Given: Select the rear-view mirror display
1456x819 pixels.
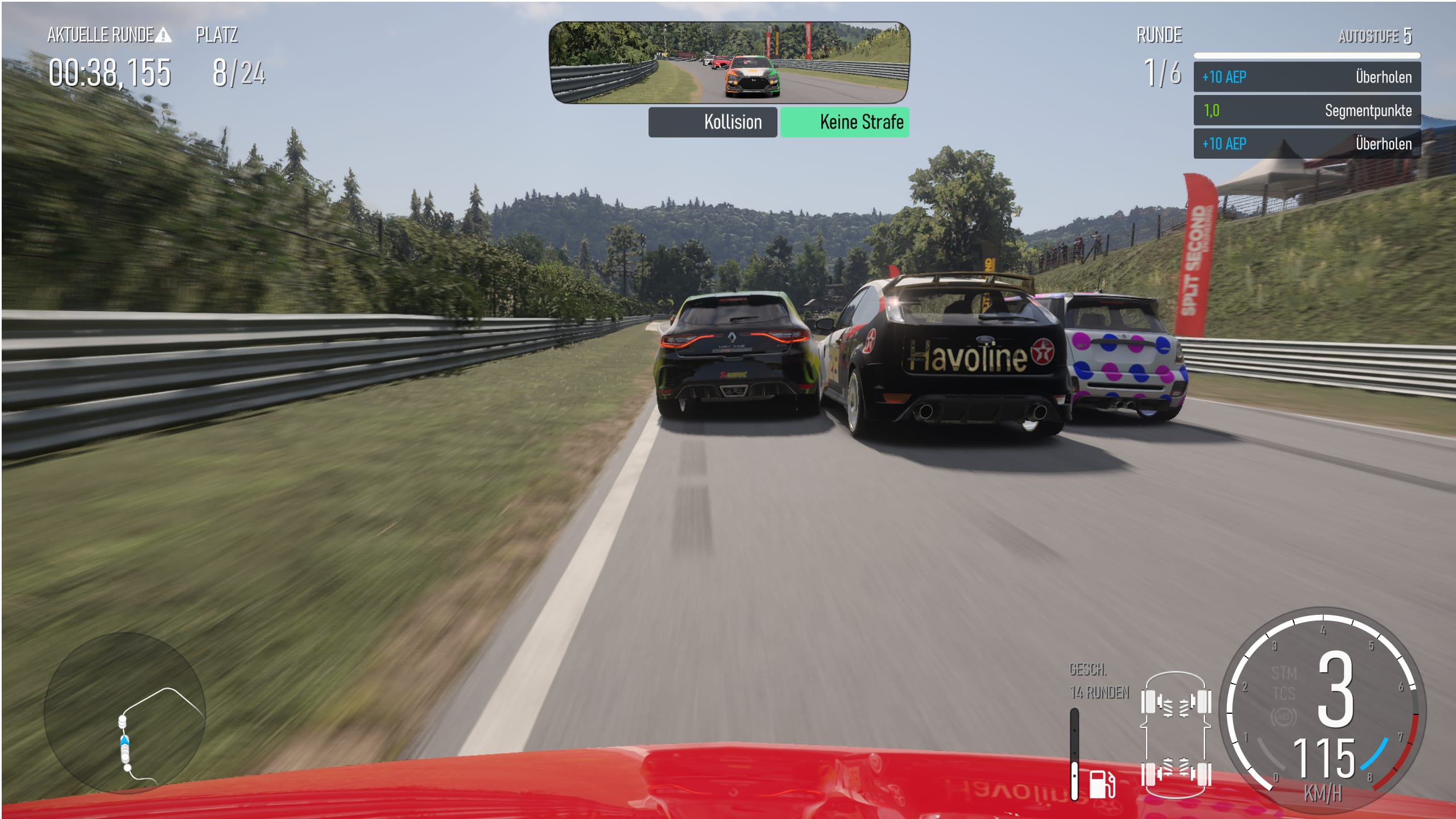Looking at the screenshot, I should 729,63.
